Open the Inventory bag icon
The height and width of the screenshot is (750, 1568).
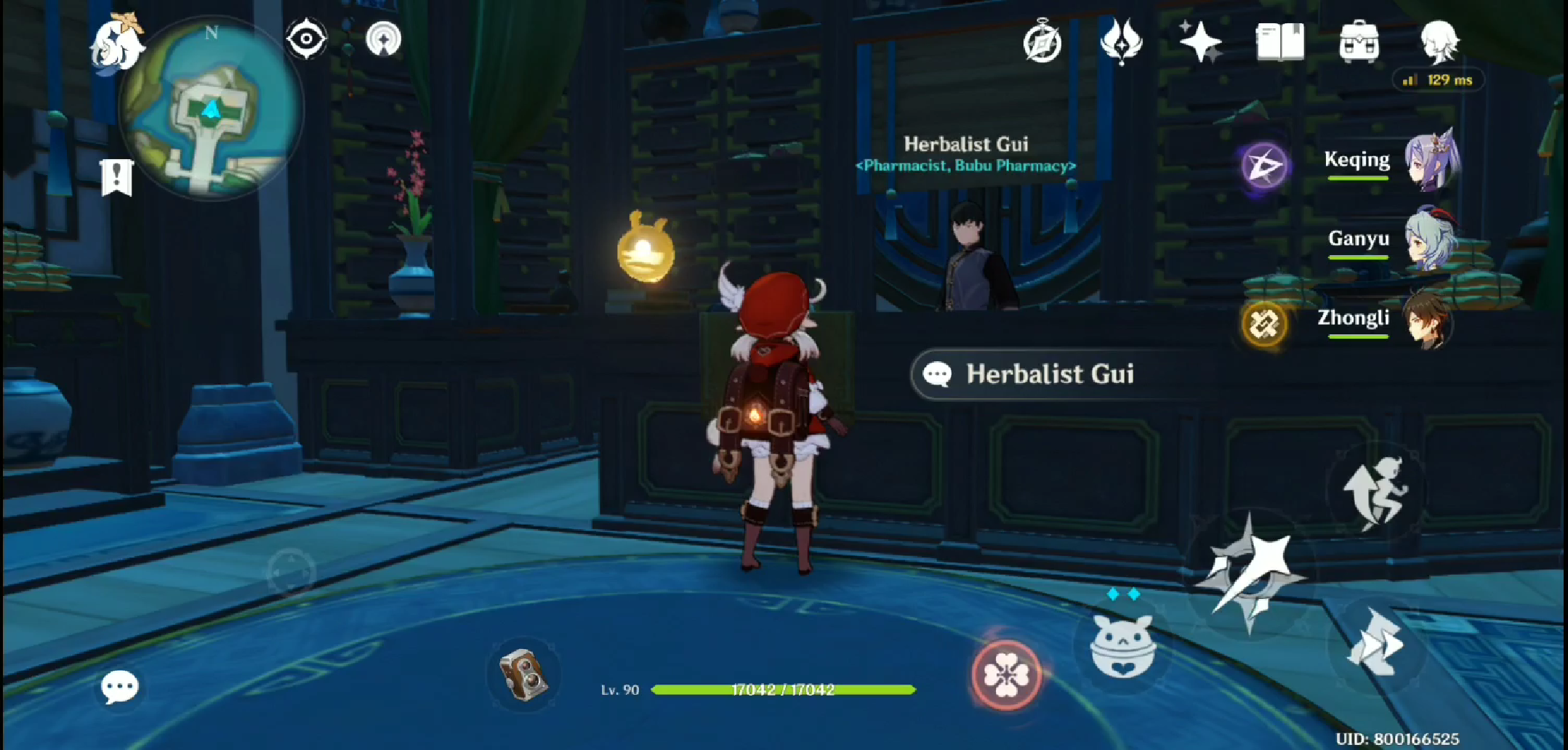[1359, 41]
